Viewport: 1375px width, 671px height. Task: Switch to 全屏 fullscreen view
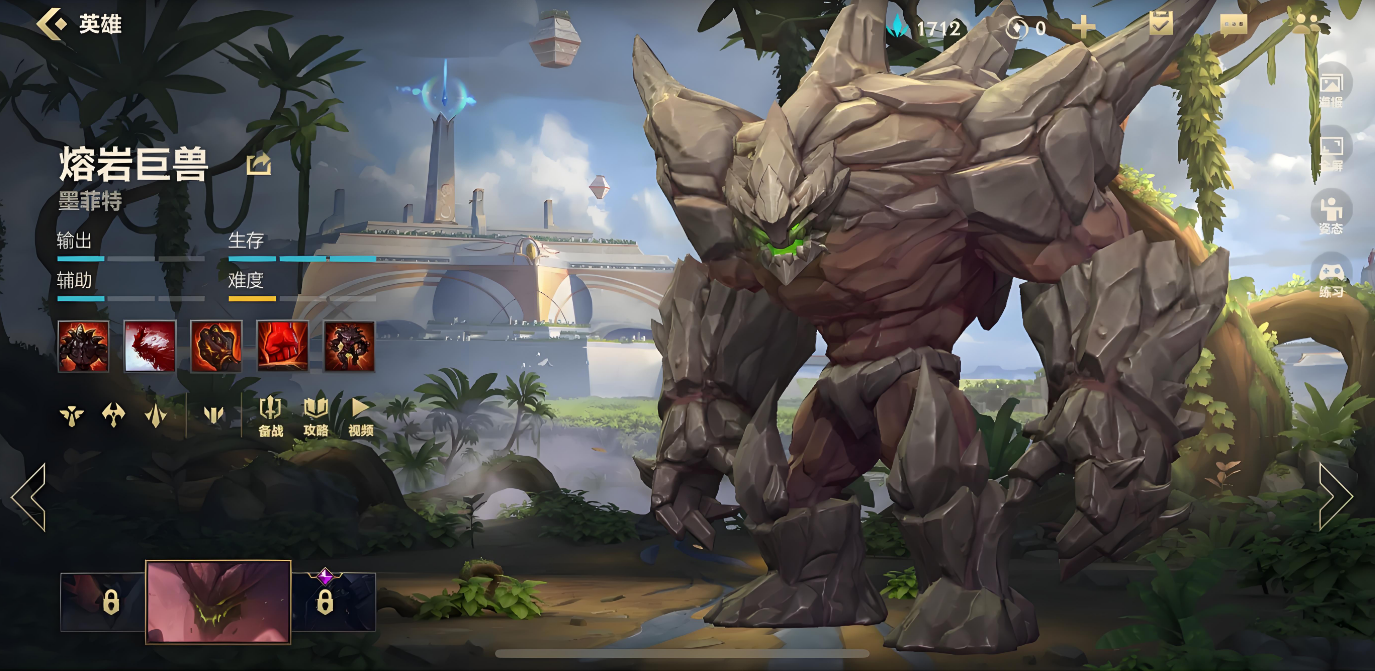pyautogui.click(x=1331, y=148)
